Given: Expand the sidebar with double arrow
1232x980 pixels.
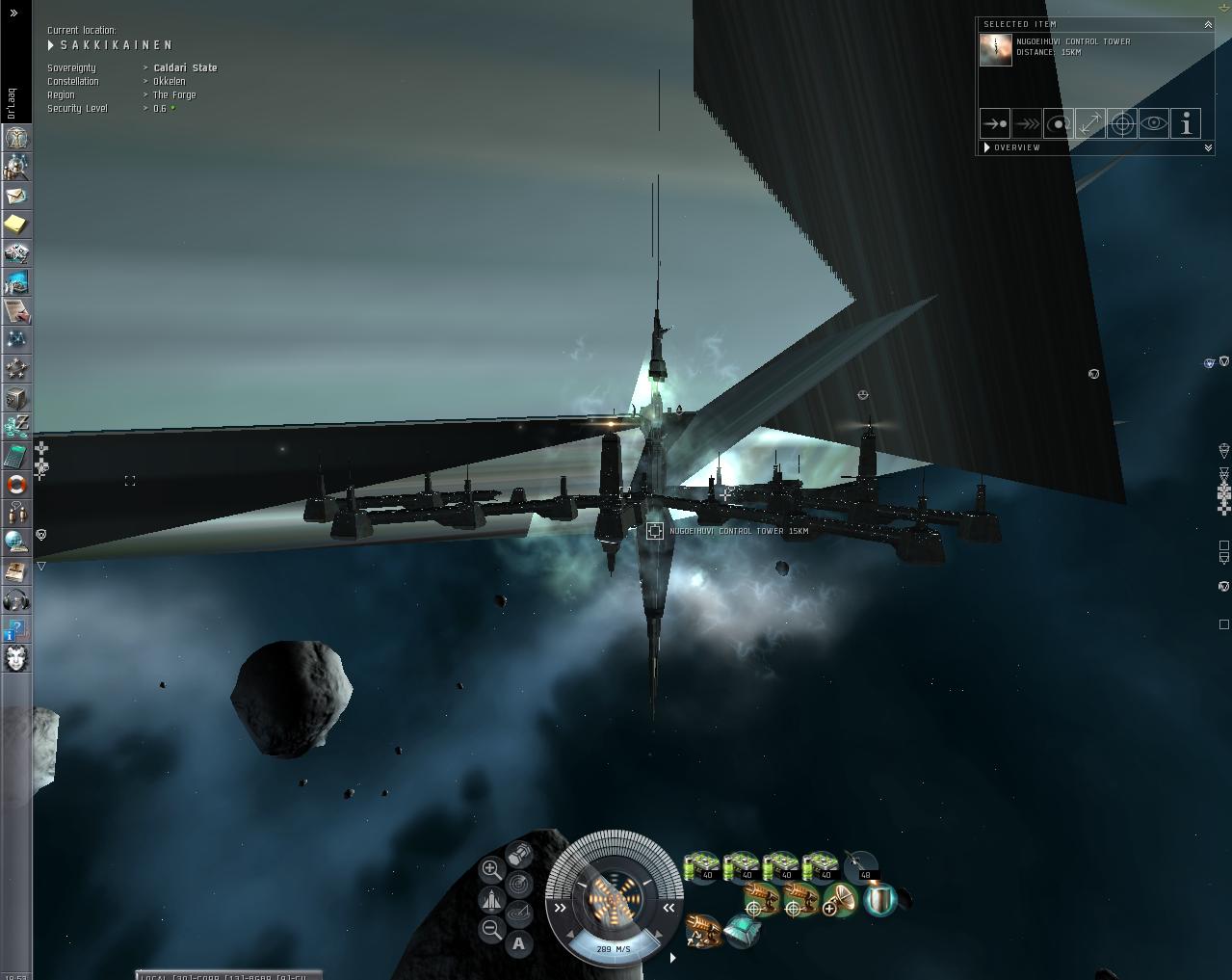Looking at the screenshot, I should [x=13, y=13].
